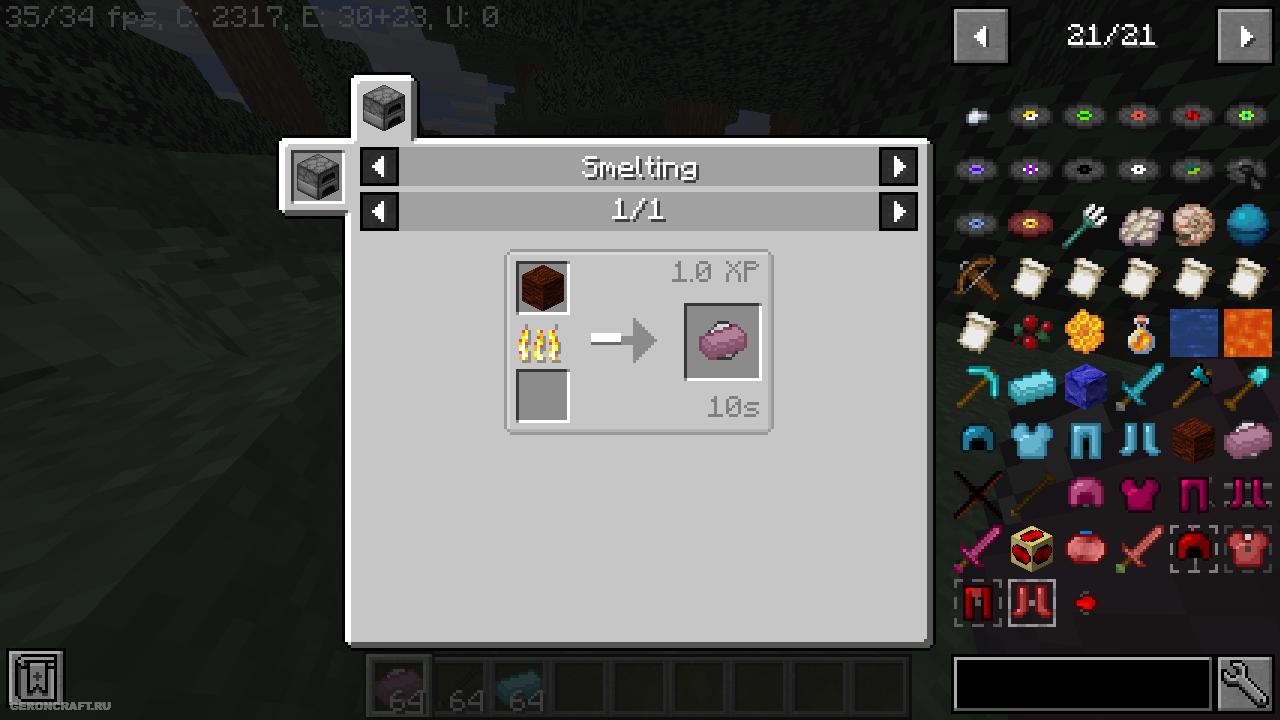Open the bookmarks book button
Screen dimensions: 1280x720
coord(36,678)
